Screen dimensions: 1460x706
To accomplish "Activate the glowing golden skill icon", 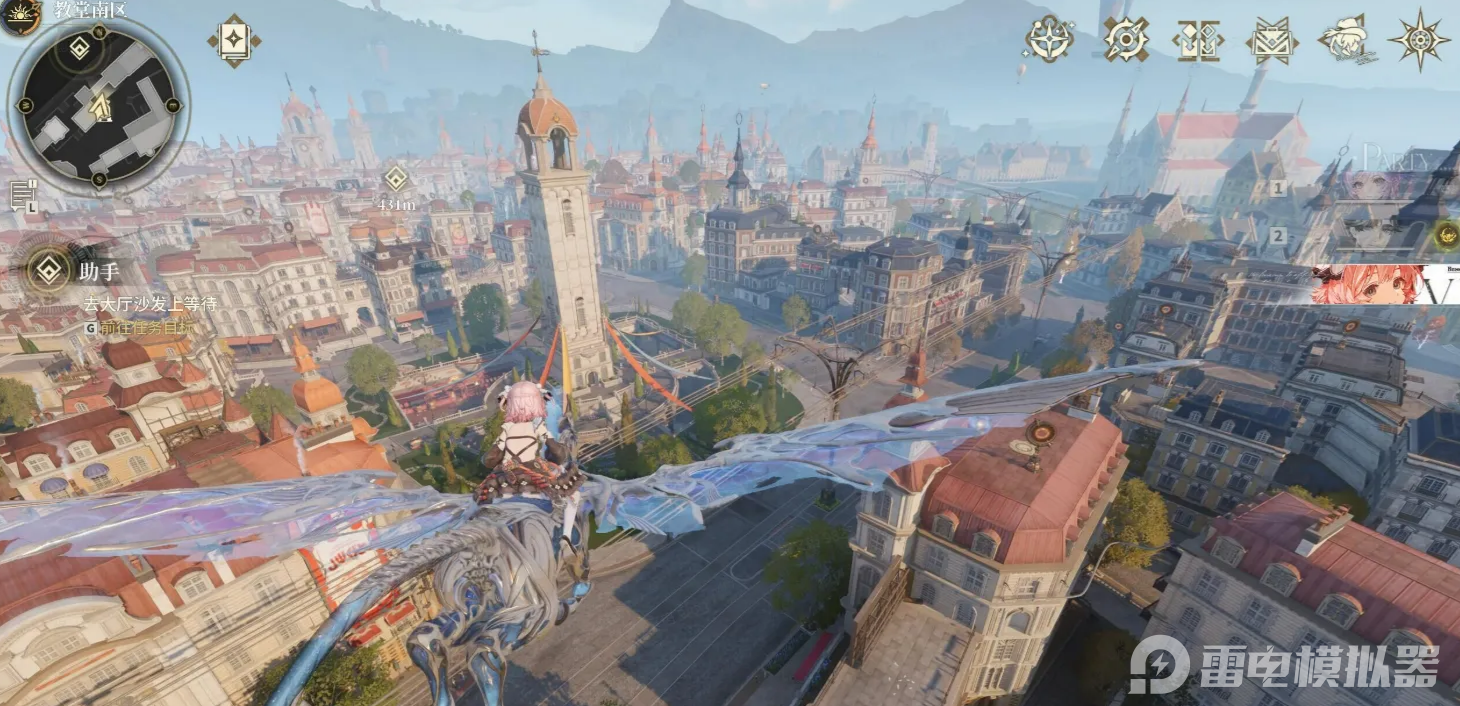I will (1445, 235).
